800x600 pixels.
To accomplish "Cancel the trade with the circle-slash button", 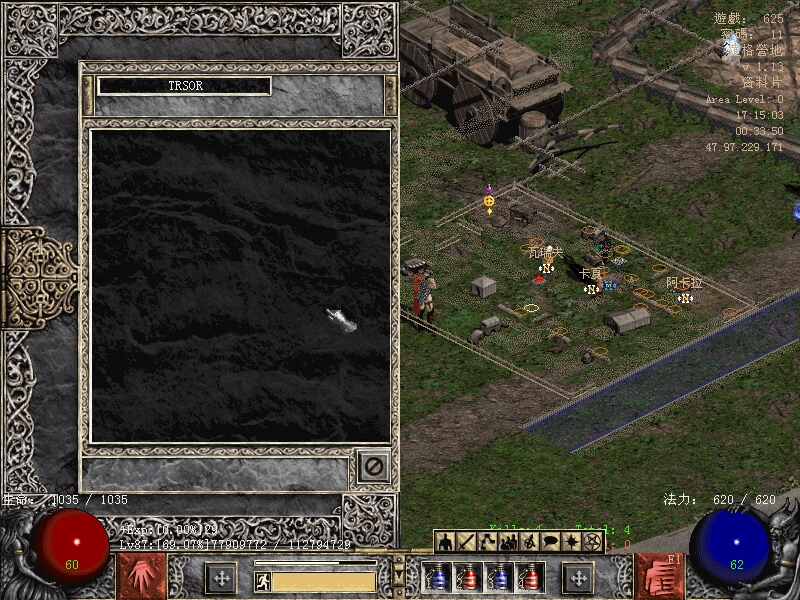I will (x=373, y=466).
